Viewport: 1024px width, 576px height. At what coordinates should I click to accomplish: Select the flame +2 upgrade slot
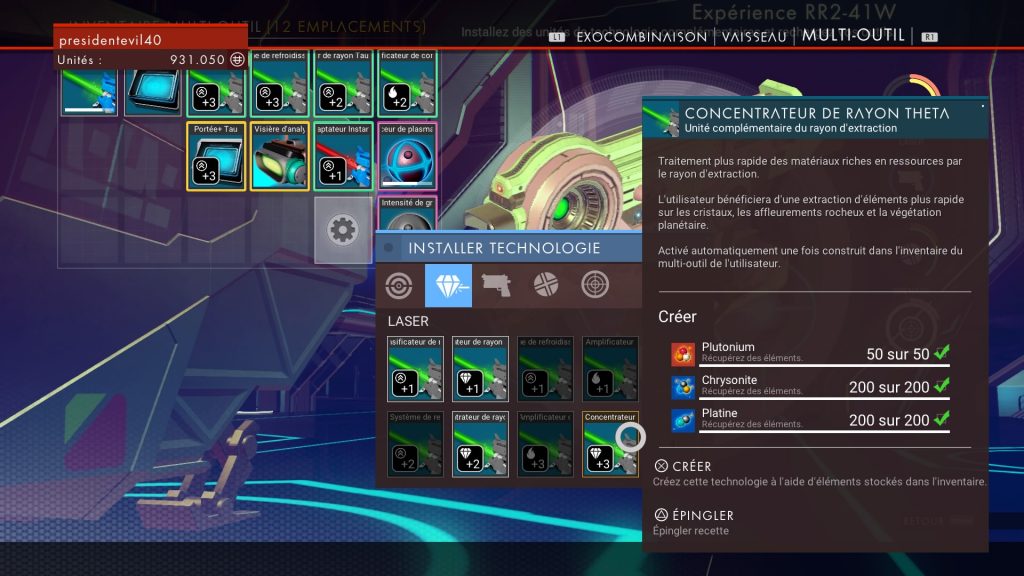pos(407,84)
